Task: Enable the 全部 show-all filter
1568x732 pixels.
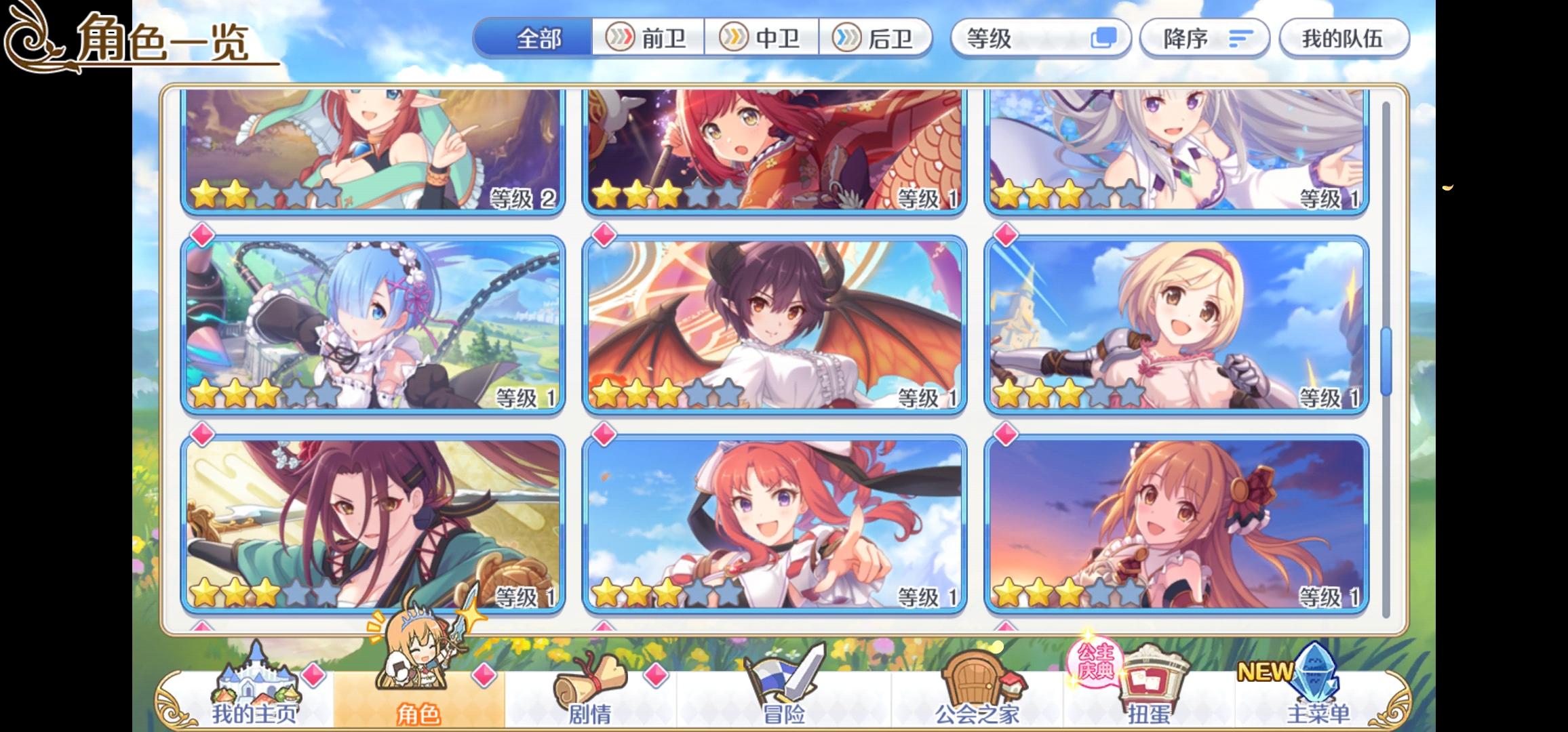Action: point(538,39)
